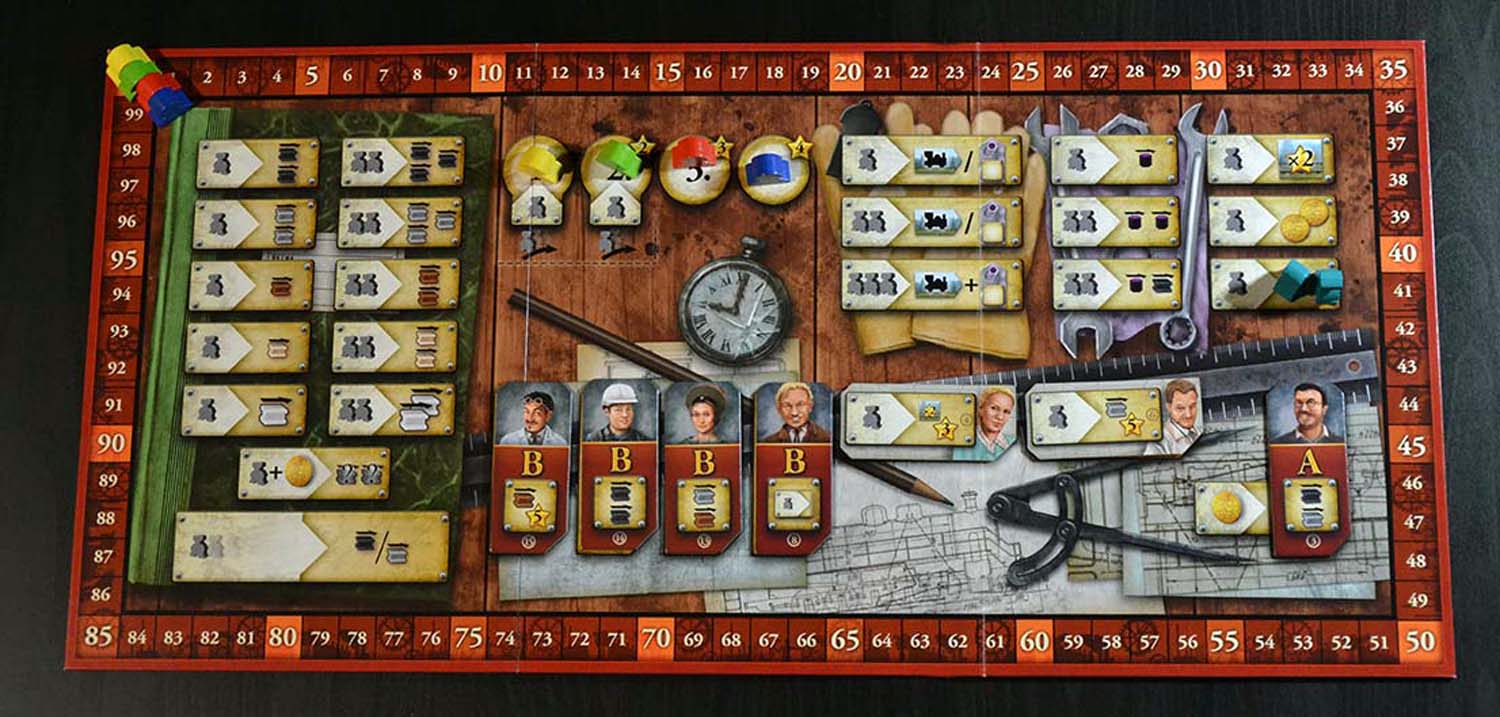Screen dimensions: 1500x717
Task: Select the engineer card with white hard hat
Action: coord(611,465)
